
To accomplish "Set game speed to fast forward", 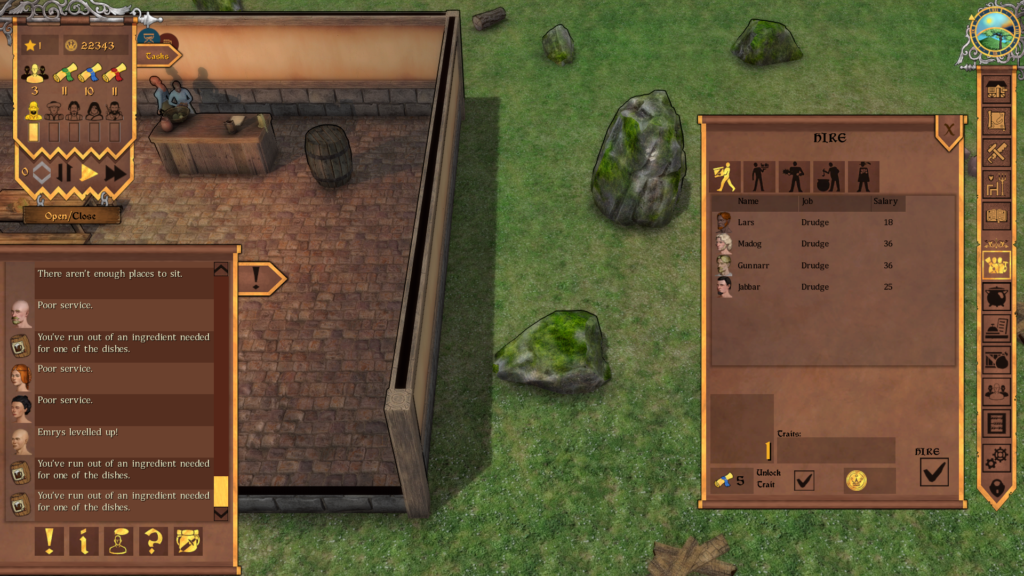I will pyautogui.click(x=116, y=173).
